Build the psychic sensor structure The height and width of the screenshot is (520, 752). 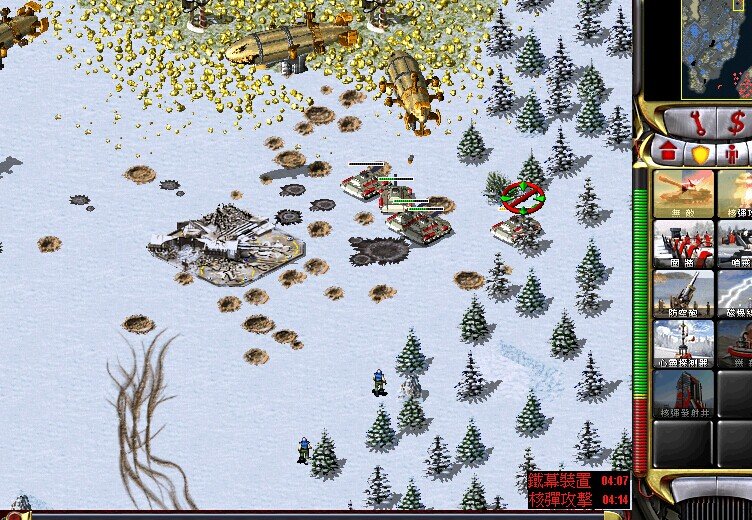(x=684, y=344)
